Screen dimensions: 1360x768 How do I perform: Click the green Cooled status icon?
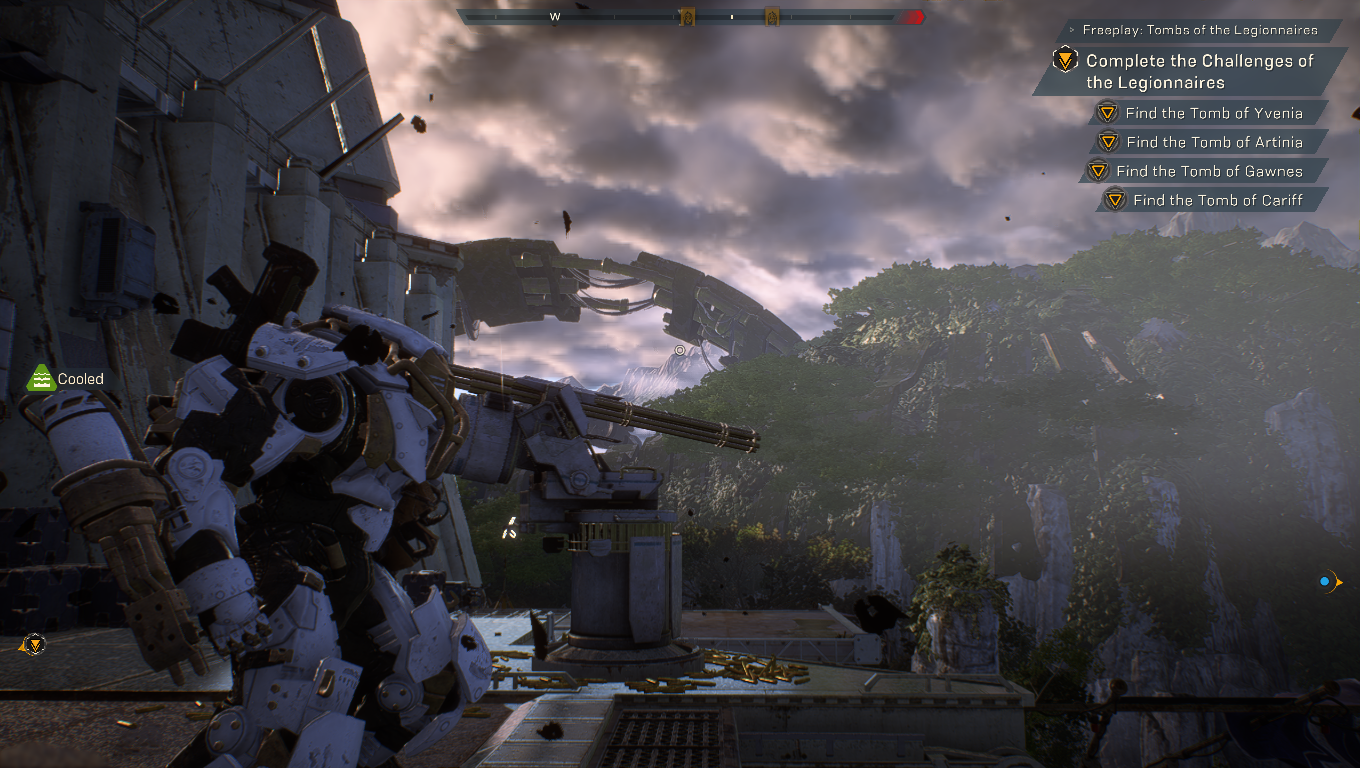pyautogui.click(x=39, y=378)
